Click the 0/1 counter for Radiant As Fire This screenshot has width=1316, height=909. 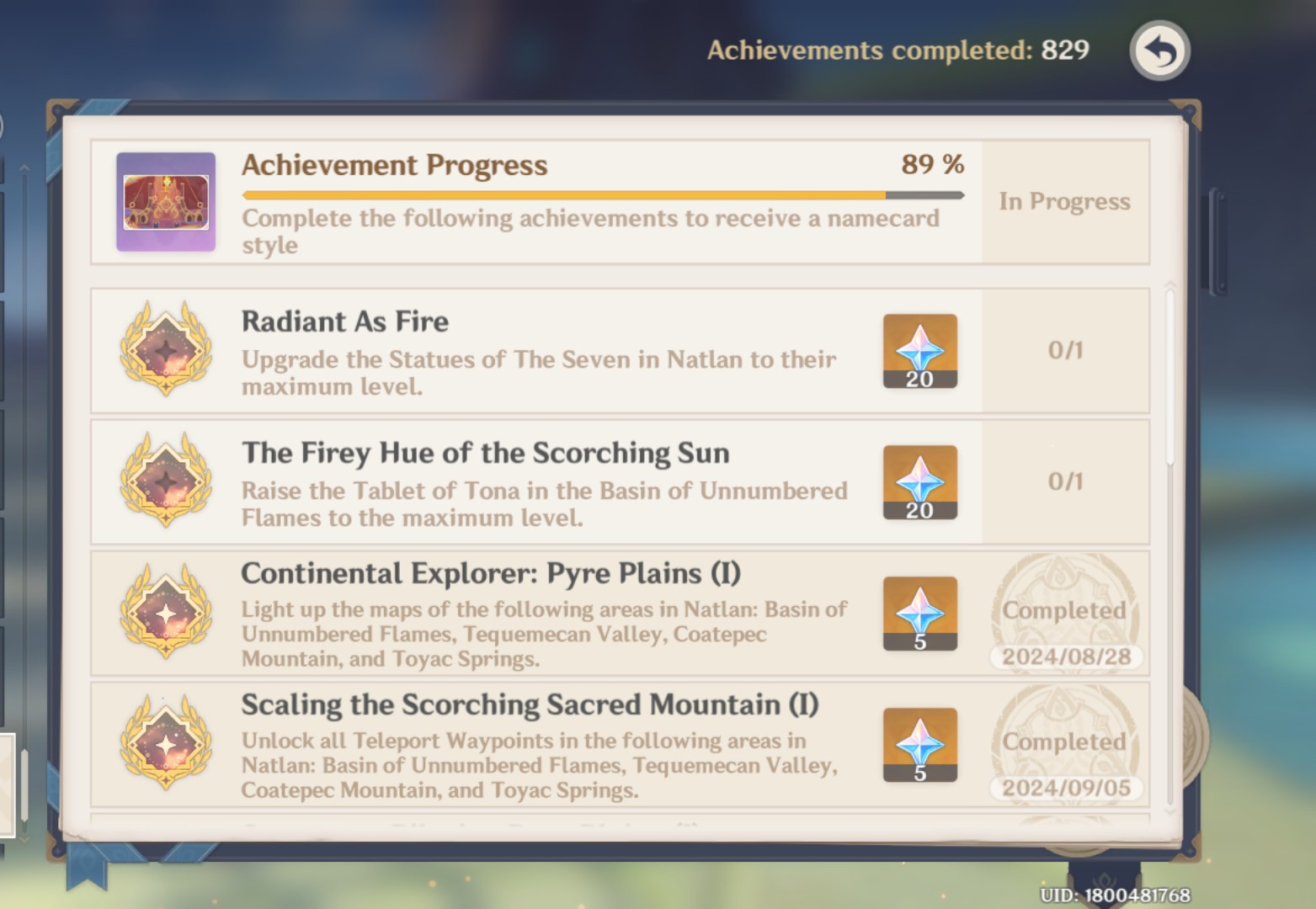point(1064,351)
